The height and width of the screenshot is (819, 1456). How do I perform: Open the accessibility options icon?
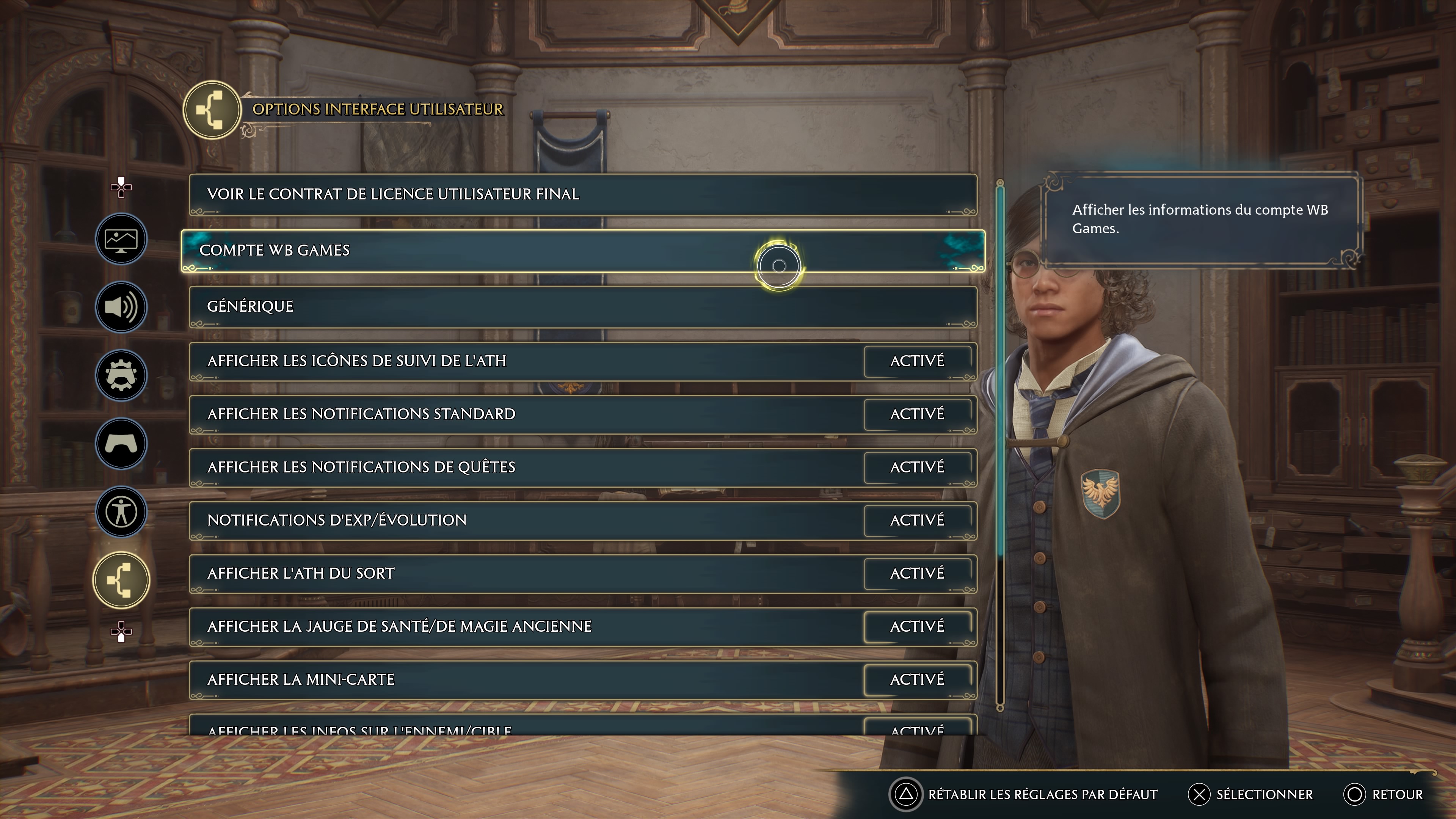click(121, 511)
